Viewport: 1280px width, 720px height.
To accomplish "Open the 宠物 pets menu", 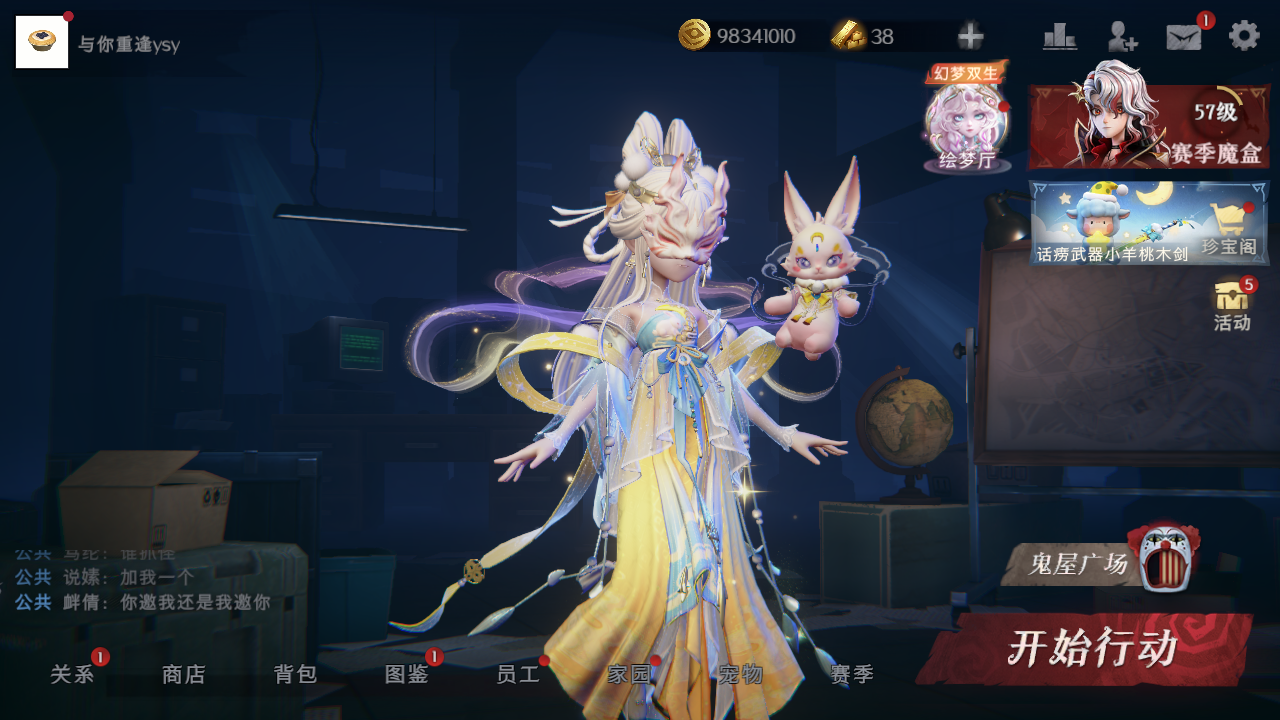I will point(741,675).
